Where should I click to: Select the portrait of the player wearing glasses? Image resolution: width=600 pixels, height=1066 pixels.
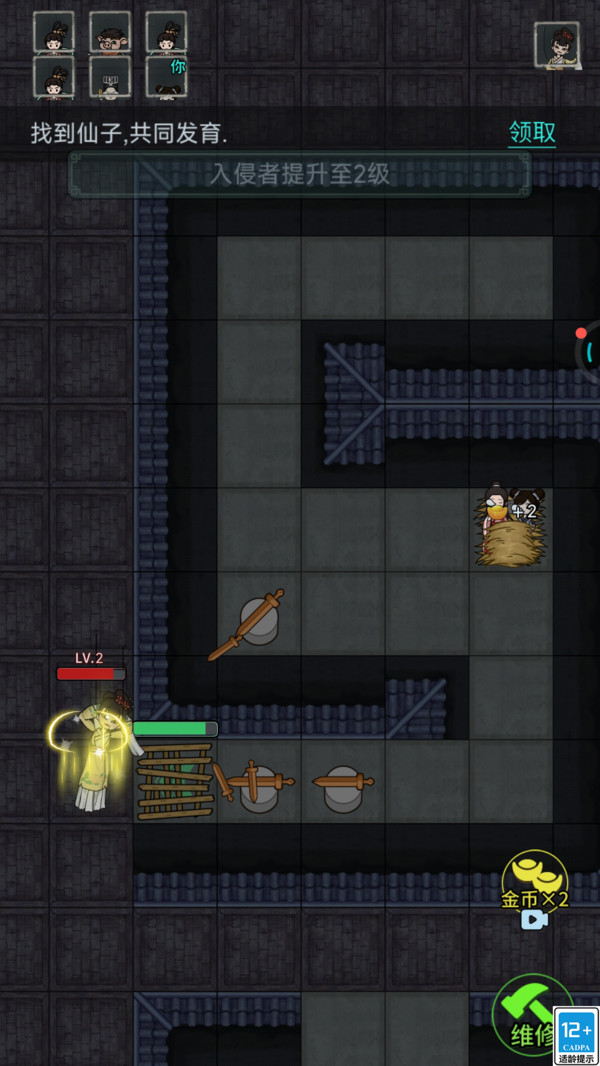click(x=110, y=32)
